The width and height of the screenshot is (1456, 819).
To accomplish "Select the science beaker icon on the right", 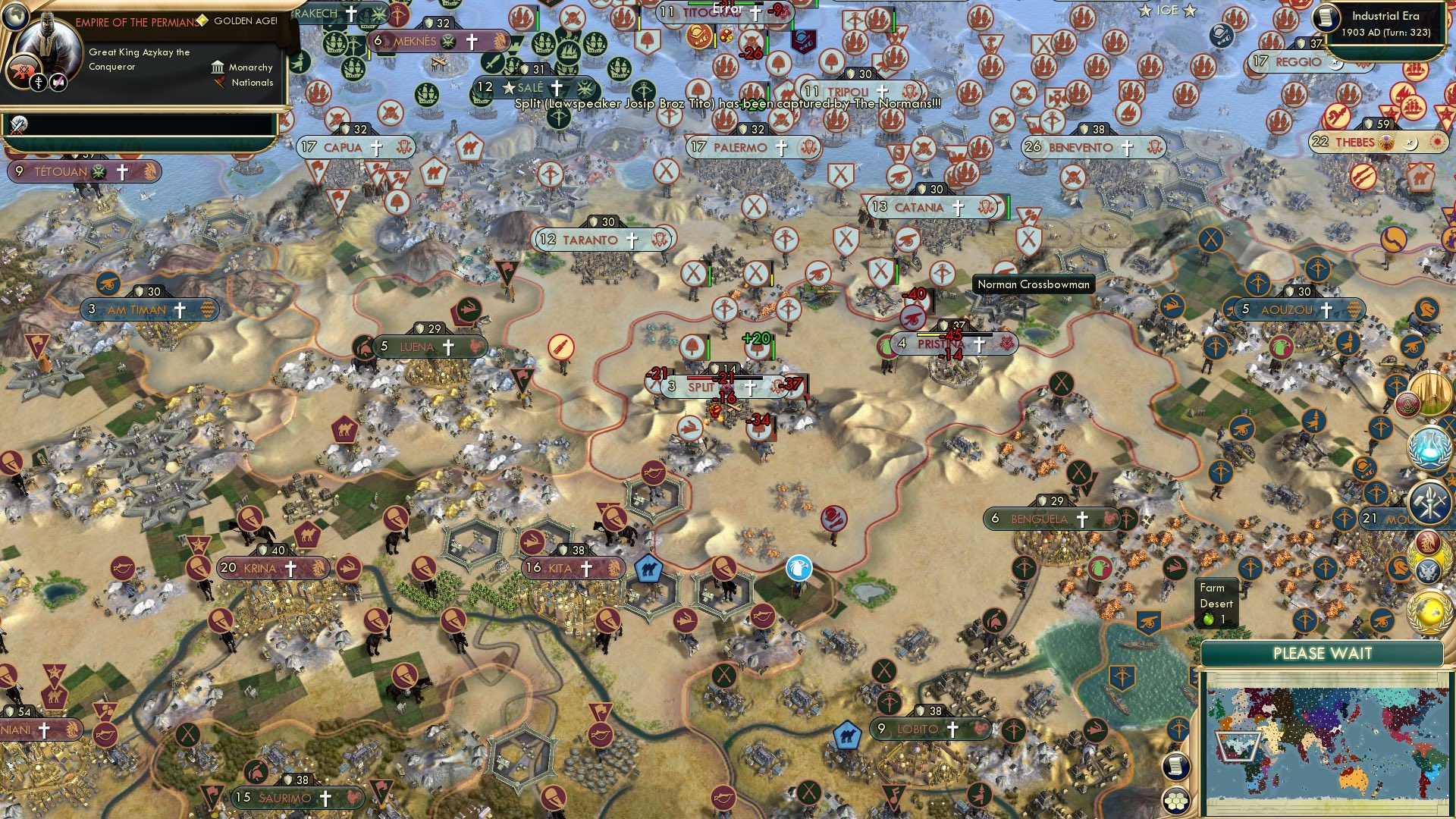I will click(x=1428, y=446).
